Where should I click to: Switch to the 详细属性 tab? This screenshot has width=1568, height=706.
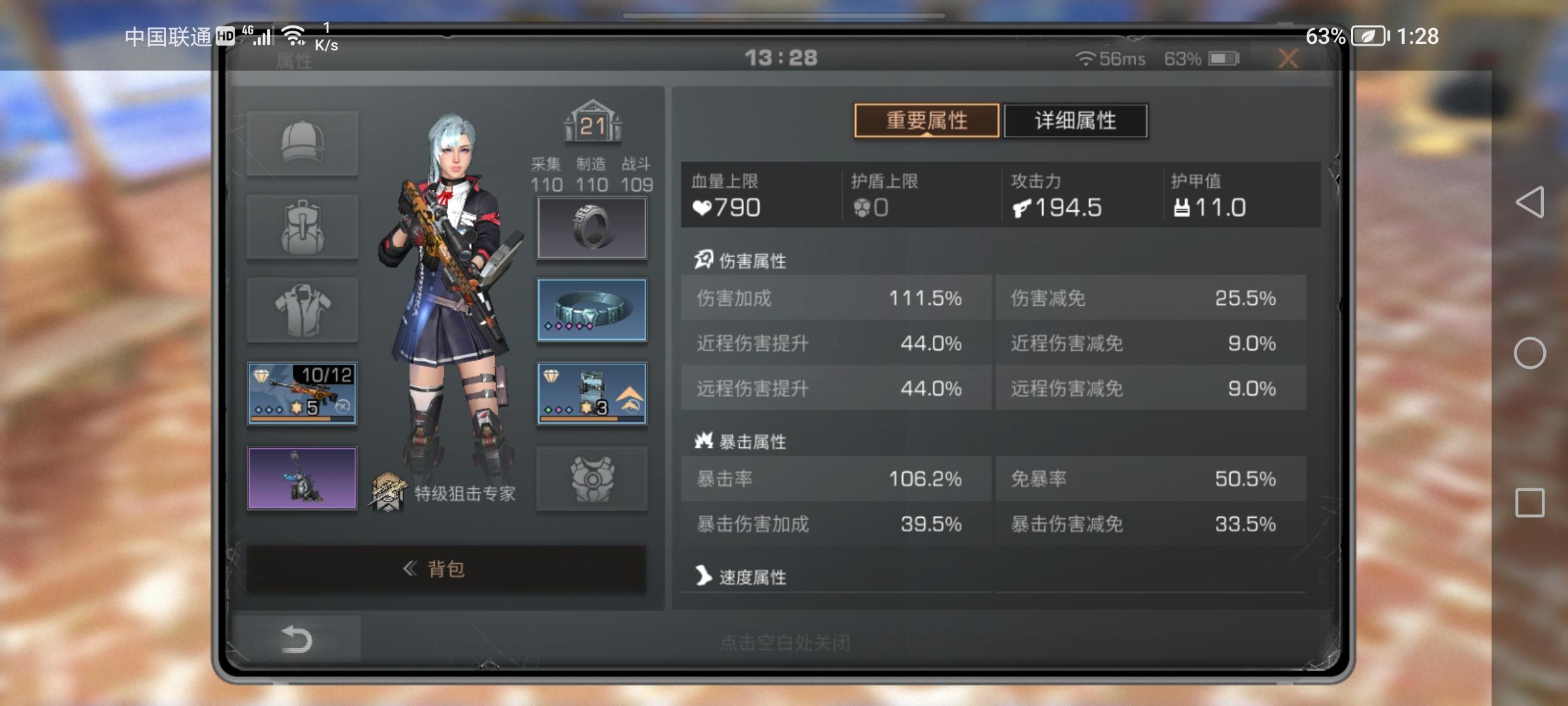(1075, 120)
